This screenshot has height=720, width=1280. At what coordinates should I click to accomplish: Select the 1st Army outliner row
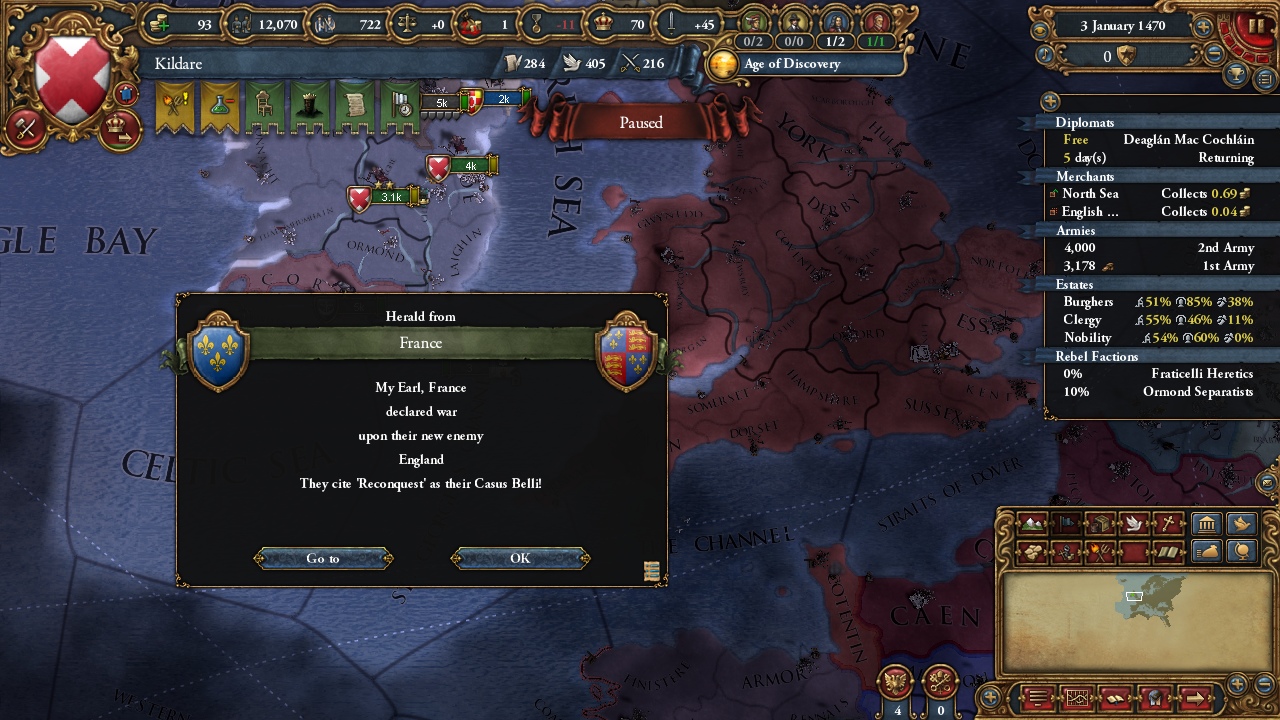[1155, 266]
